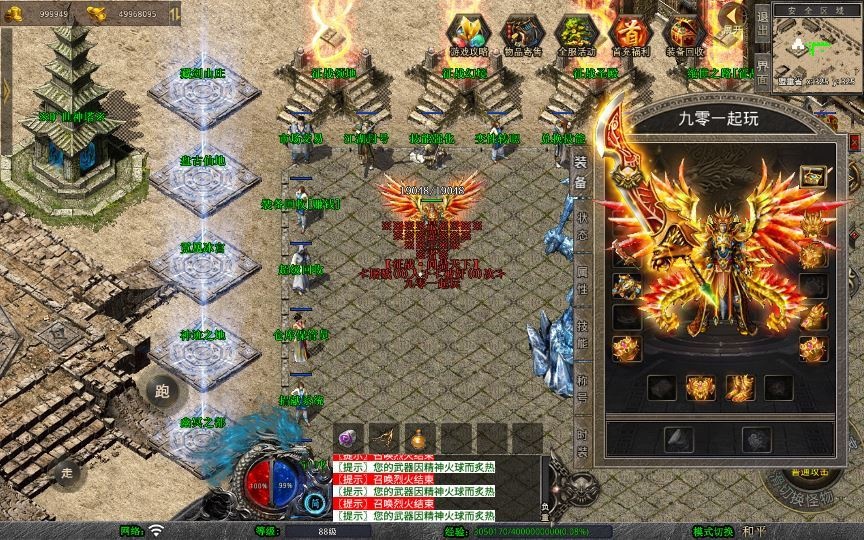Toggle the 走 walk button
This screenshot has width=864, height=540.
pyautogui.click(x=68, y=473)
